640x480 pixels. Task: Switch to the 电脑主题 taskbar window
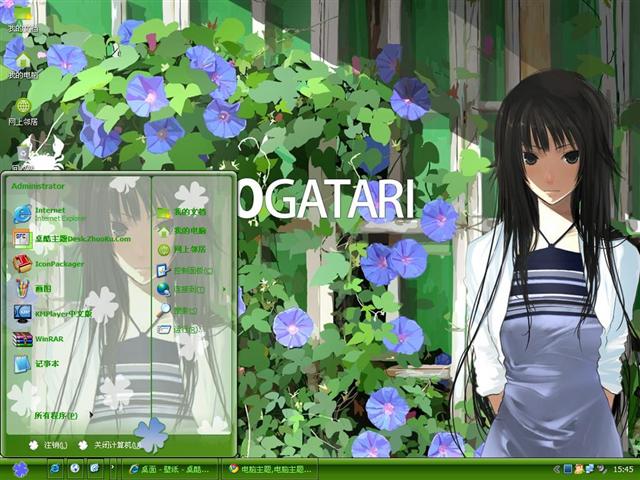coord(270,468)
